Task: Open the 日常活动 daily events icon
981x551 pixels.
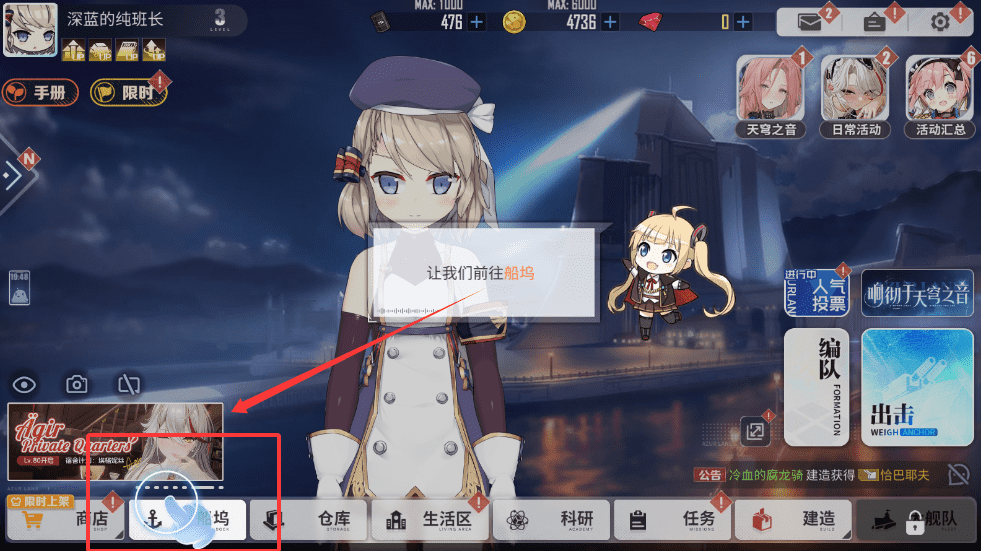Action: click(855, 96)
